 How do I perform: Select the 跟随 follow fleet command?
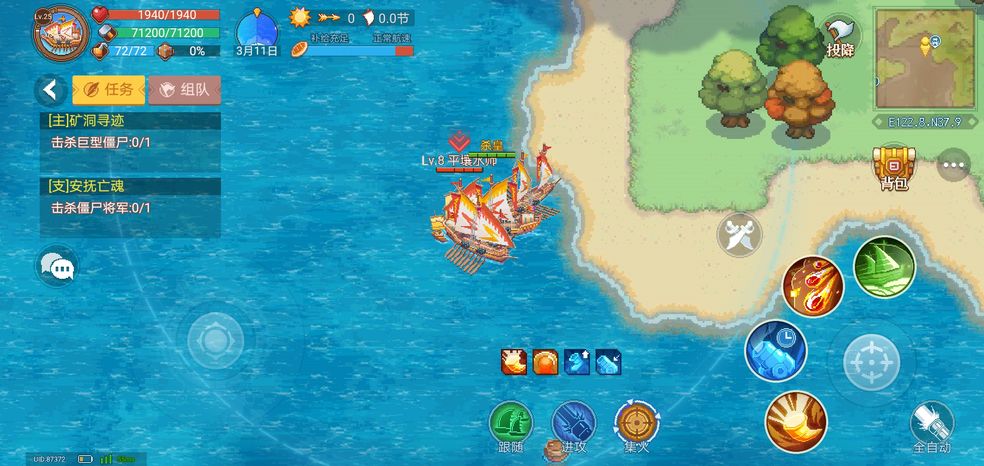(511, 425)
